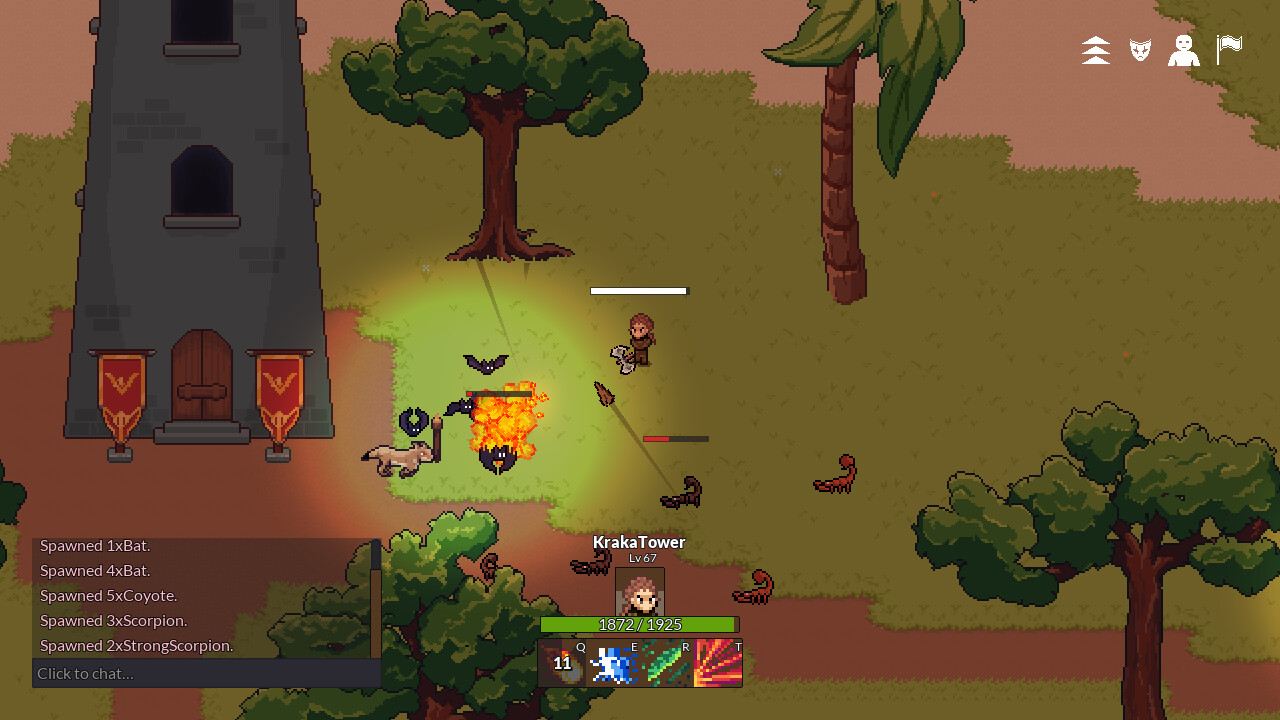Click the chat log scrollbar

click(374, 600)
